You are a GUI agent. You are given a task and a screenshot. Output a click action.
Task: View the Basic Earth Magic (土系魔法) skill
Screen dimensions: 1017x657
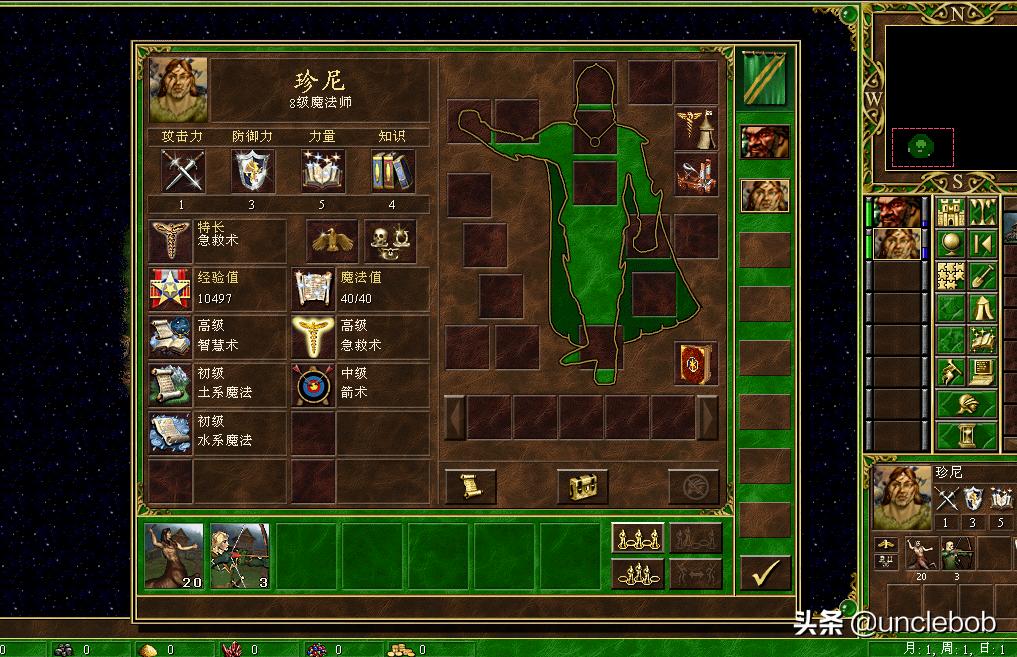[x=170, y=385]
